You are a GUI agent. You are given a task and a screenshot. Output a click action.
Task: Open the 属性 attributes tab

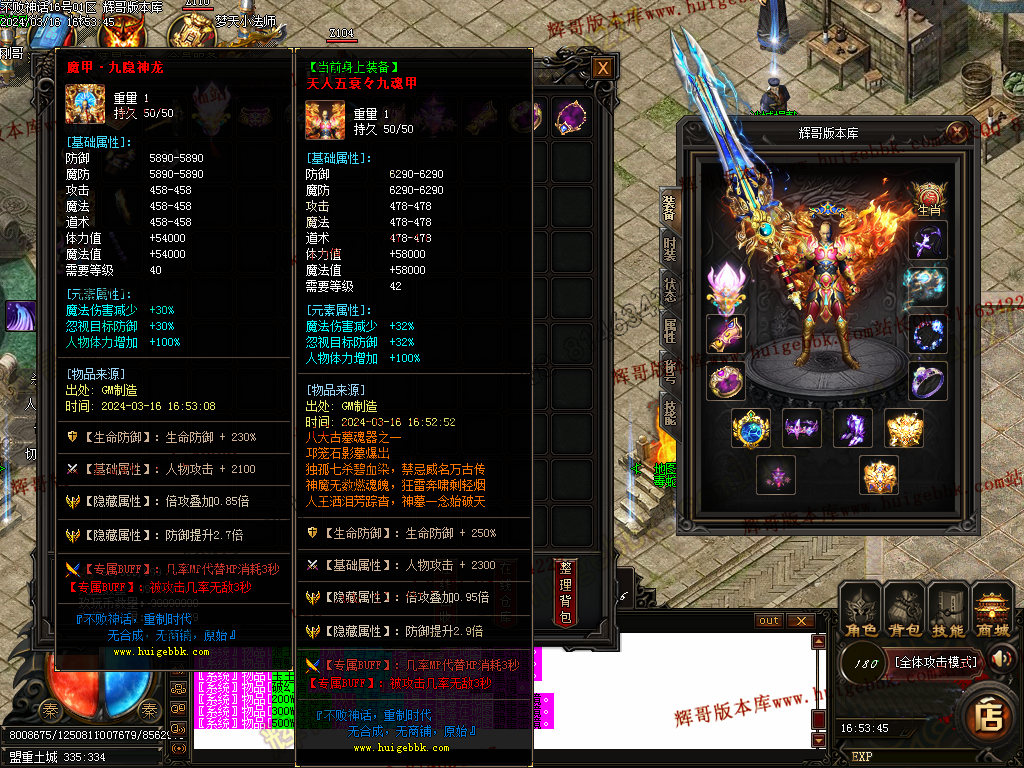[x=670, y=331]
